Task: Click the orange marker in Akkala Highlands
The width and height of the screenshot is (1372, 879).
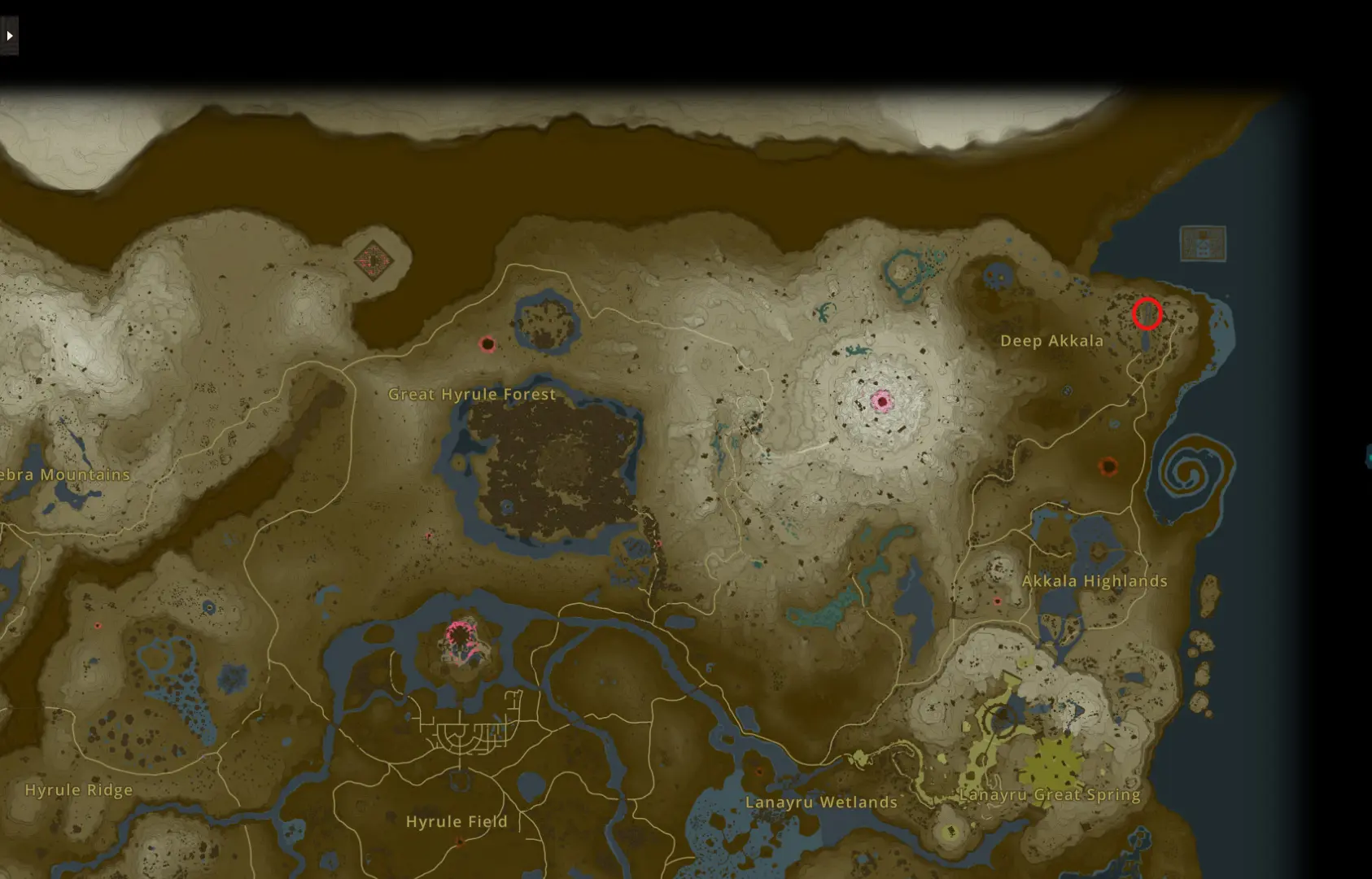Action: 1110,468
